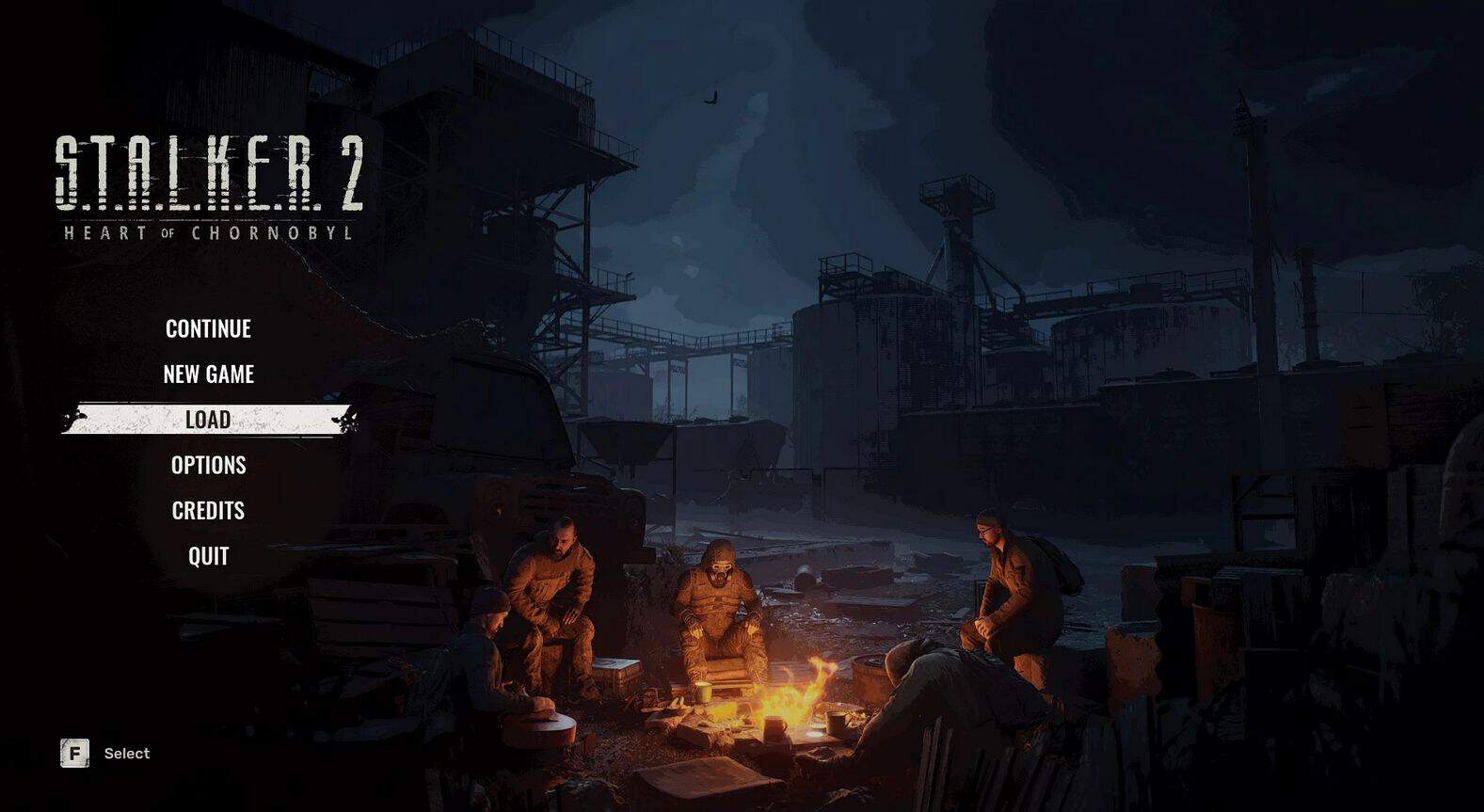Quit the game
Viewport: 1484px width, 812px height.
click(x=208, y=556)
